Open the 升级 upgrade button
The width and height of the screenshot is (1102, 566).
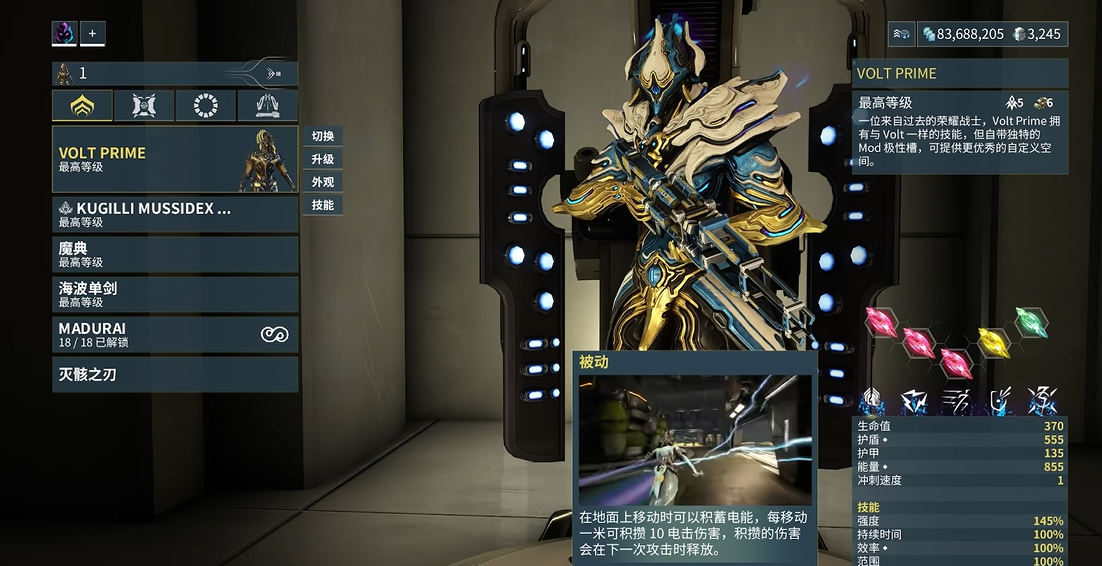pyautogui.click(x=323, y=159)
